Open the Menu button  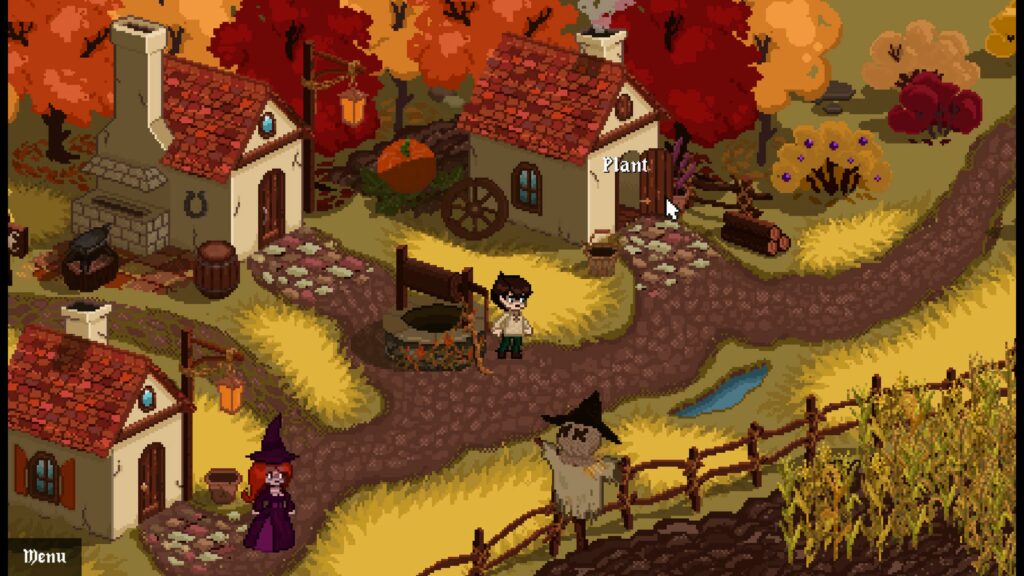[44, 556]
